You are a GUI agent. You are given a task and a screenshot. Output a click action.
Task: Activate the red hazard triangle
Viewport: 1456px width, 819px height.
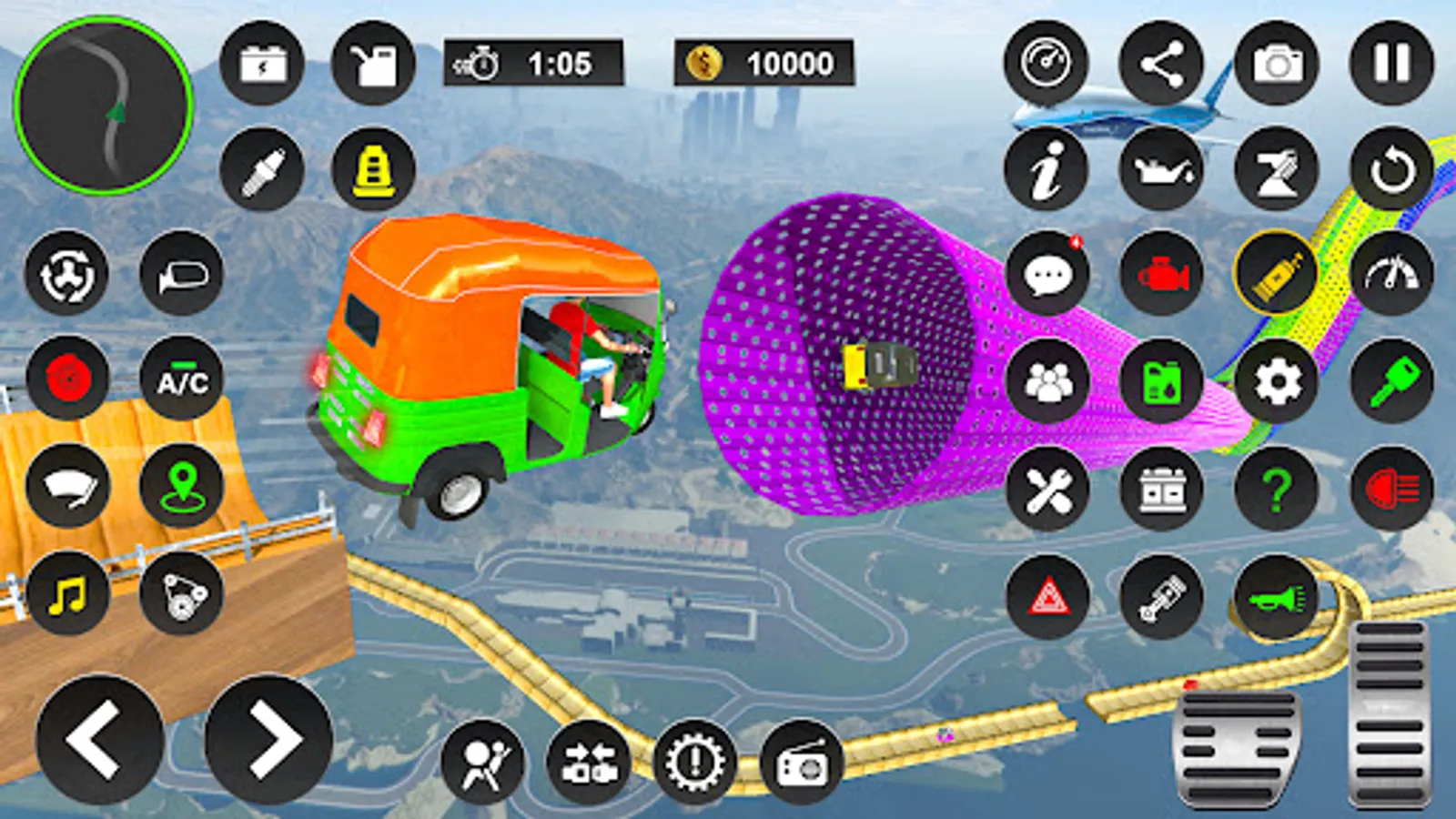[x=1047, y=597]
